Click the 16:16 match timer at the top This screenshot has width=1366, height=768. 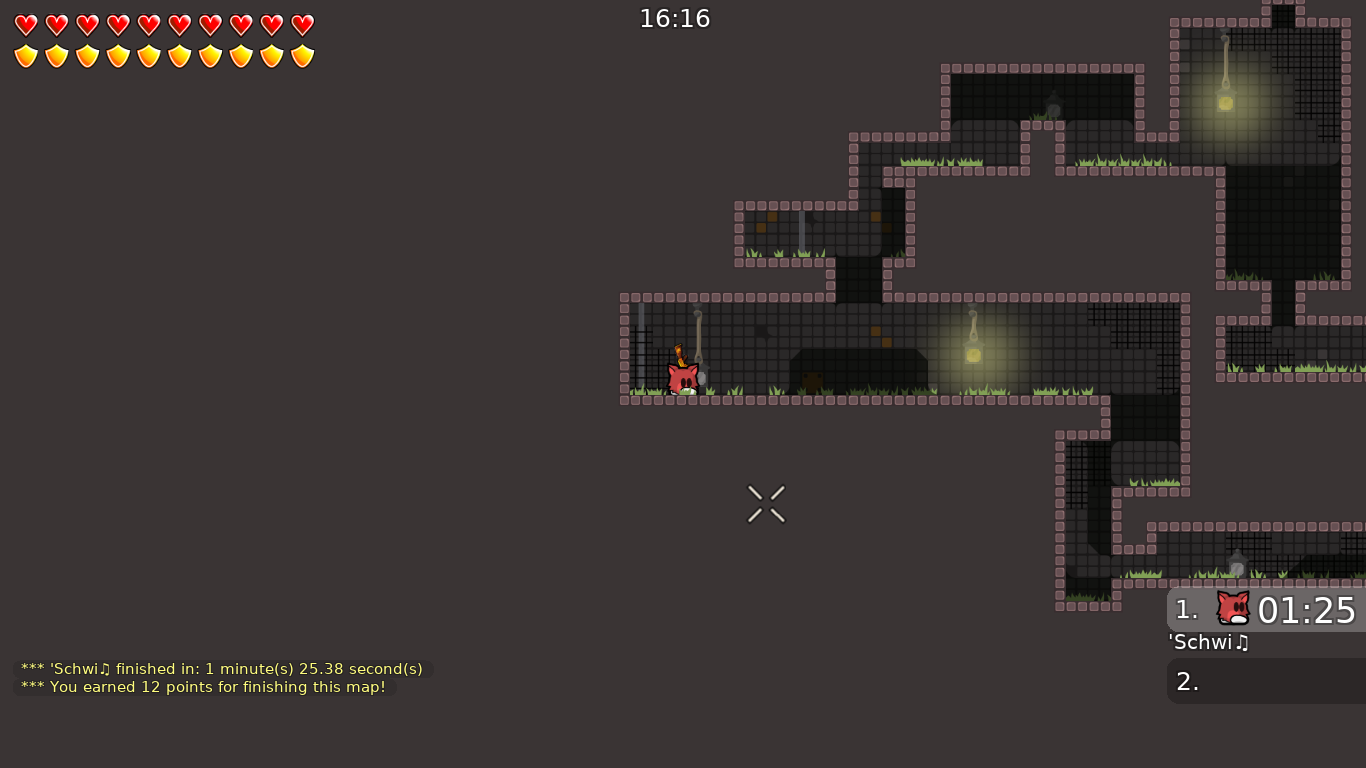[x=675, y=18]
